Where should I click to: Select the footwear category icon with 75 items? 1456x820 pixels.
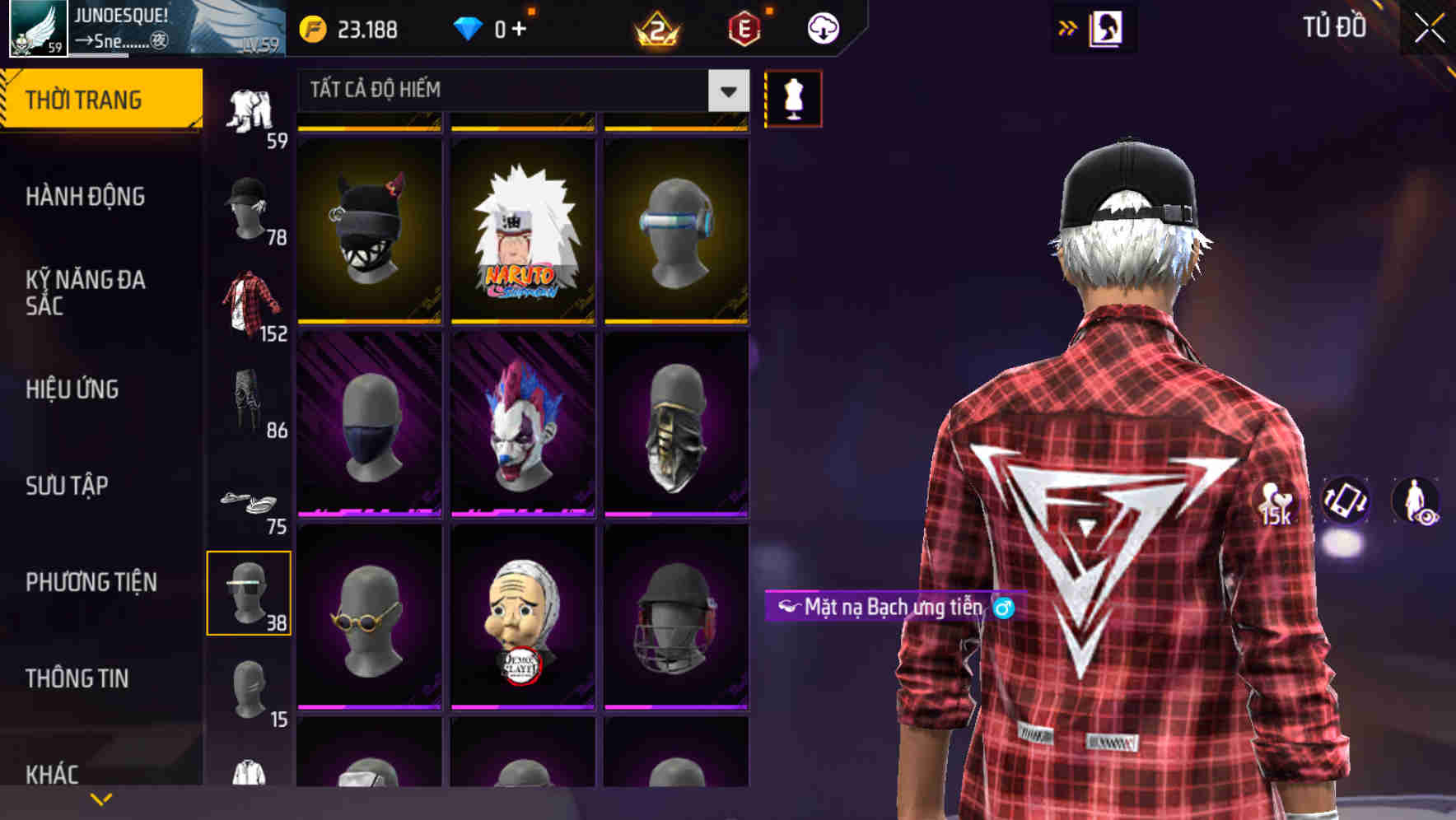click(x=250, y=501)
